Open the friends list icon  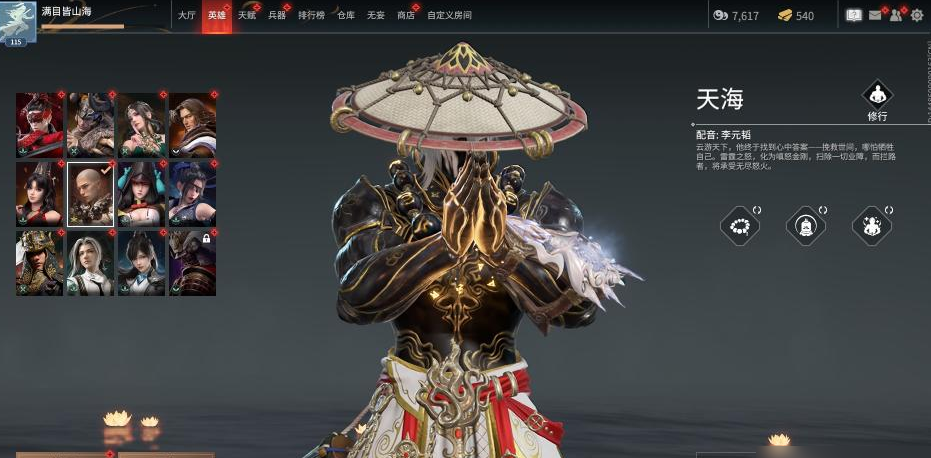pyautogui.click(x=896, y=15)
